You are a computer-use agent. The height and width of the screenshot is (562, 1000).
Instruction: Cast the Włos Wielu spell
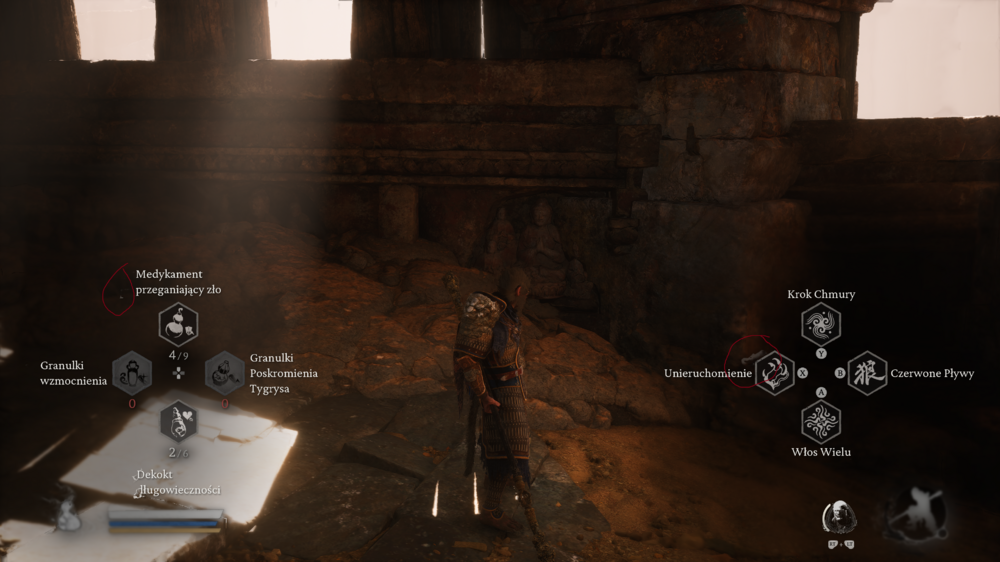[x=821, y=421]
